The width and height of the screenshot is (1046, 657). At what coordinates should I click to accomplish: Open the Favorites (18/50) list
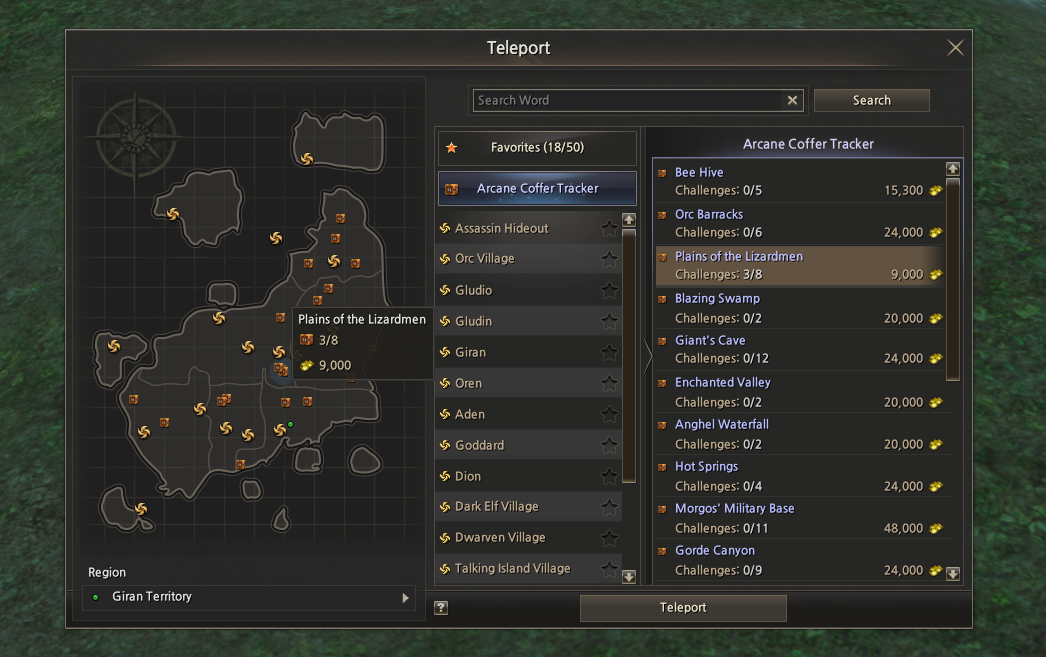tap(537, 148)
